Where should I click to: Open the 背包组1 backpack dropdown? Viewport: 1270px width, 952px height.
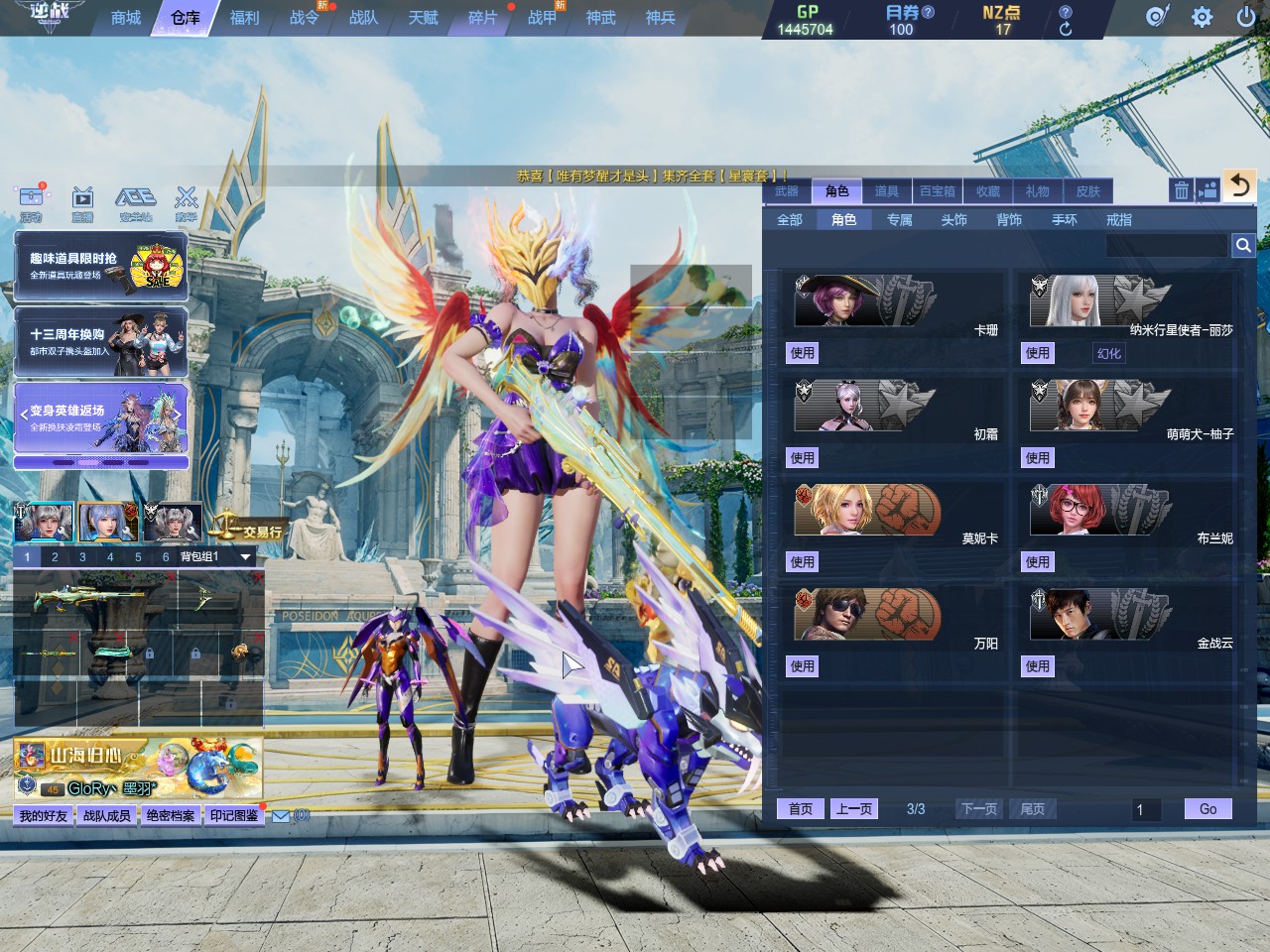click(245, 557)
